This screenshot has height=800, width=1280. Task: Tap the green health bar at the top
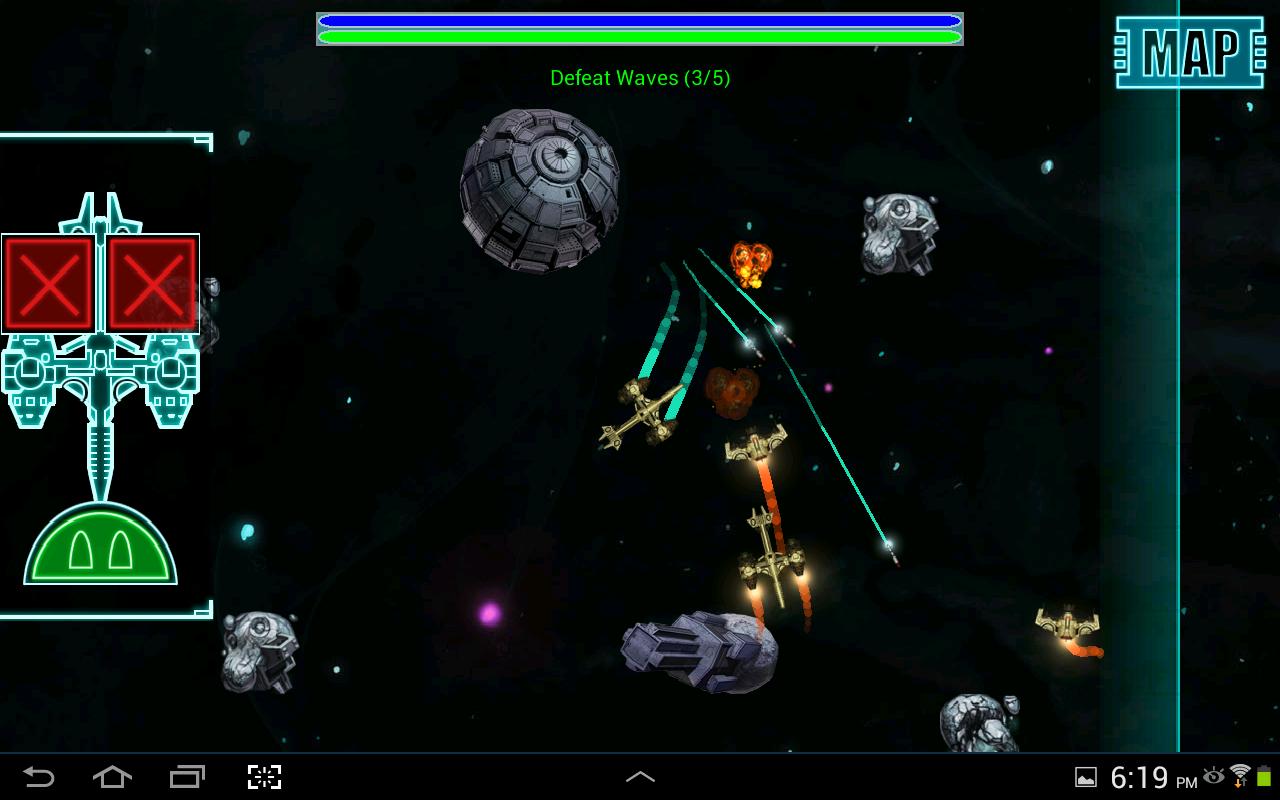(x=640, y=36)
